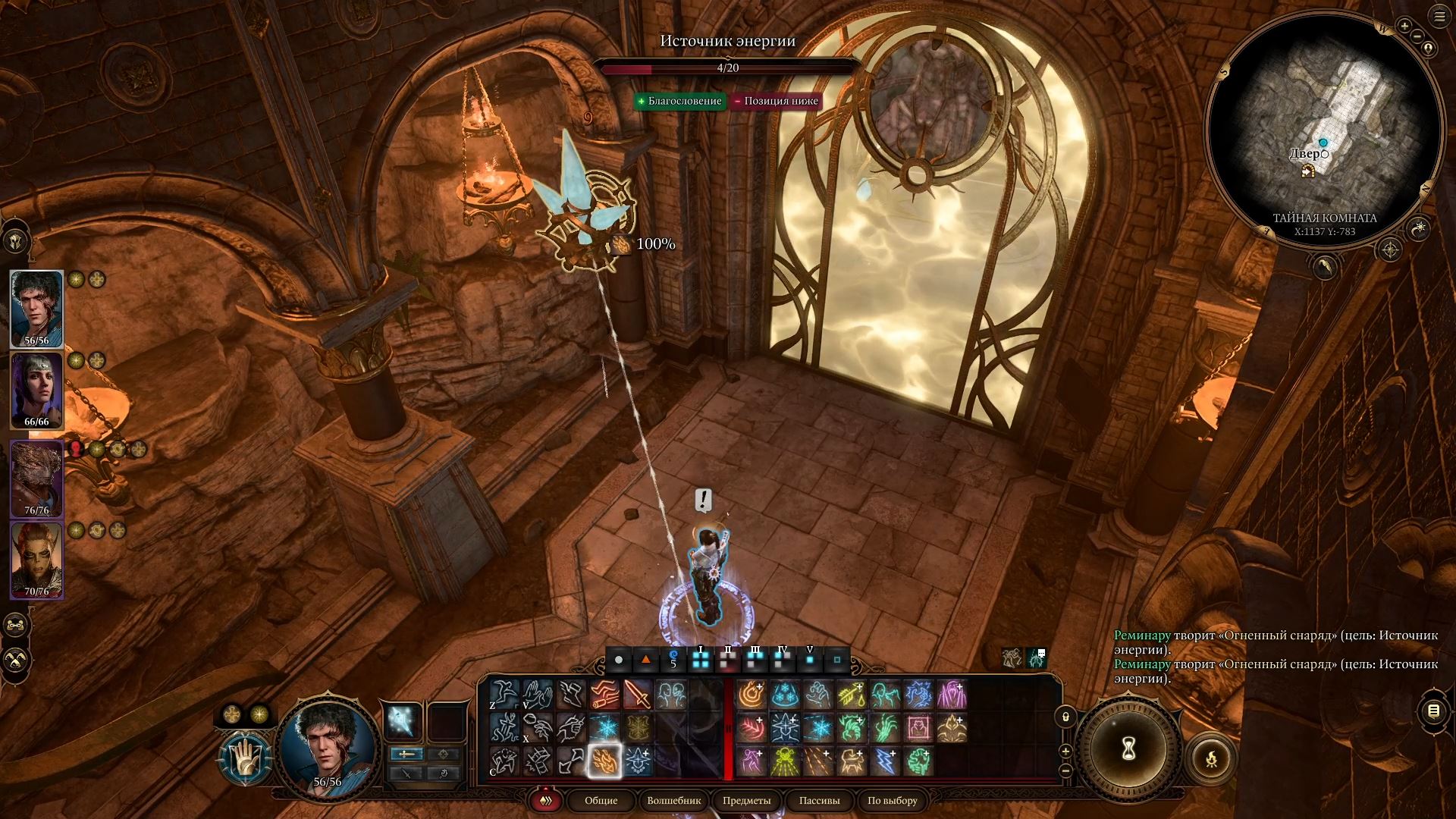1456x819 pixels.
Task: Switch to the По выбору tab
Action: 892,800
